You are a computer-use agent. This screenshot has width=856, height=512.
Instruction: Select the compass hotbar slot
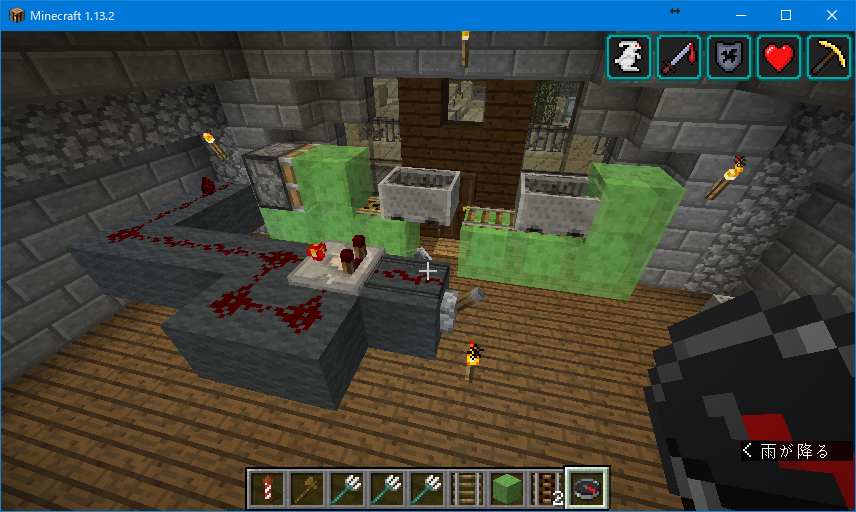tap(587, 489)
